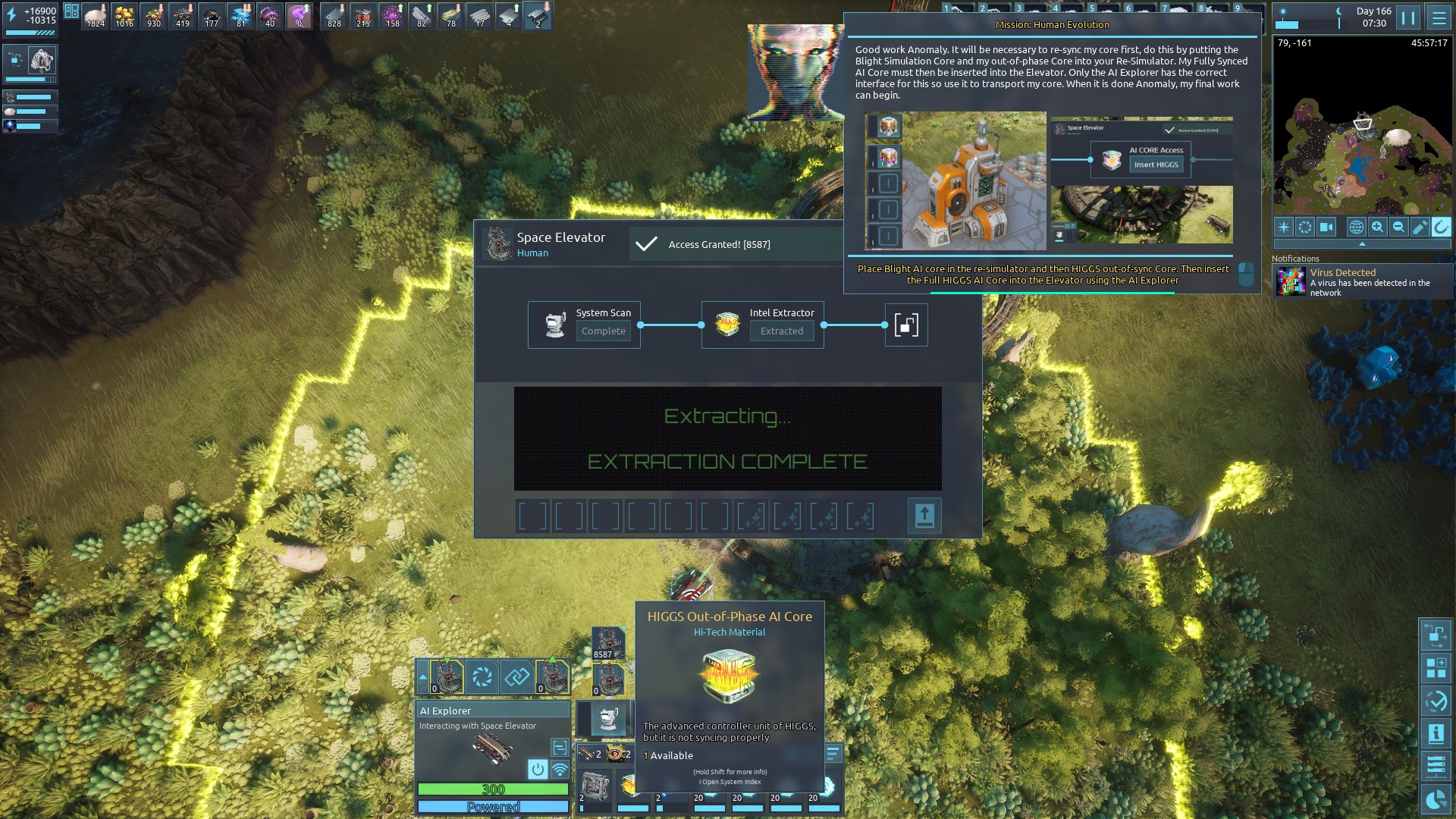Open the main hamburger menu
The height and width of the screenshot is (819, 1456).
point(1438,17)
